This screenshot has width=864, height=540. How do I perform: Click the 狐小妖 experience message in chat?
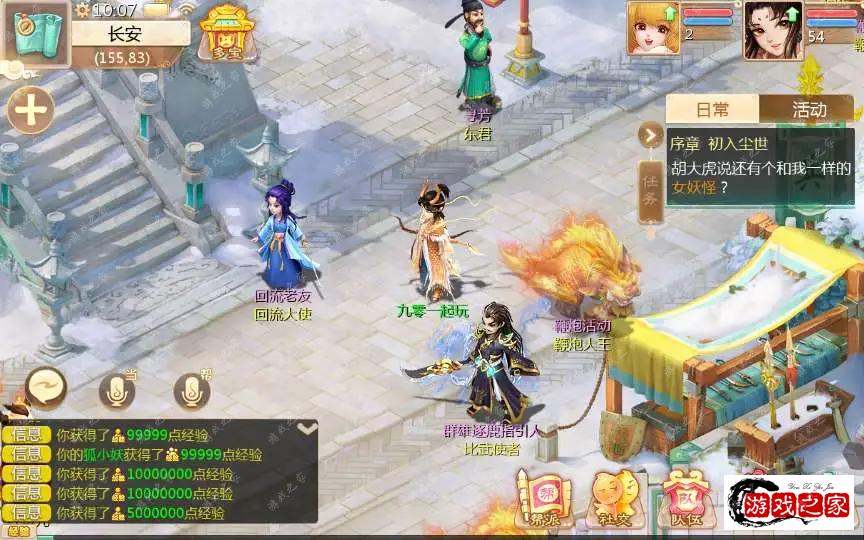point(160,454)
